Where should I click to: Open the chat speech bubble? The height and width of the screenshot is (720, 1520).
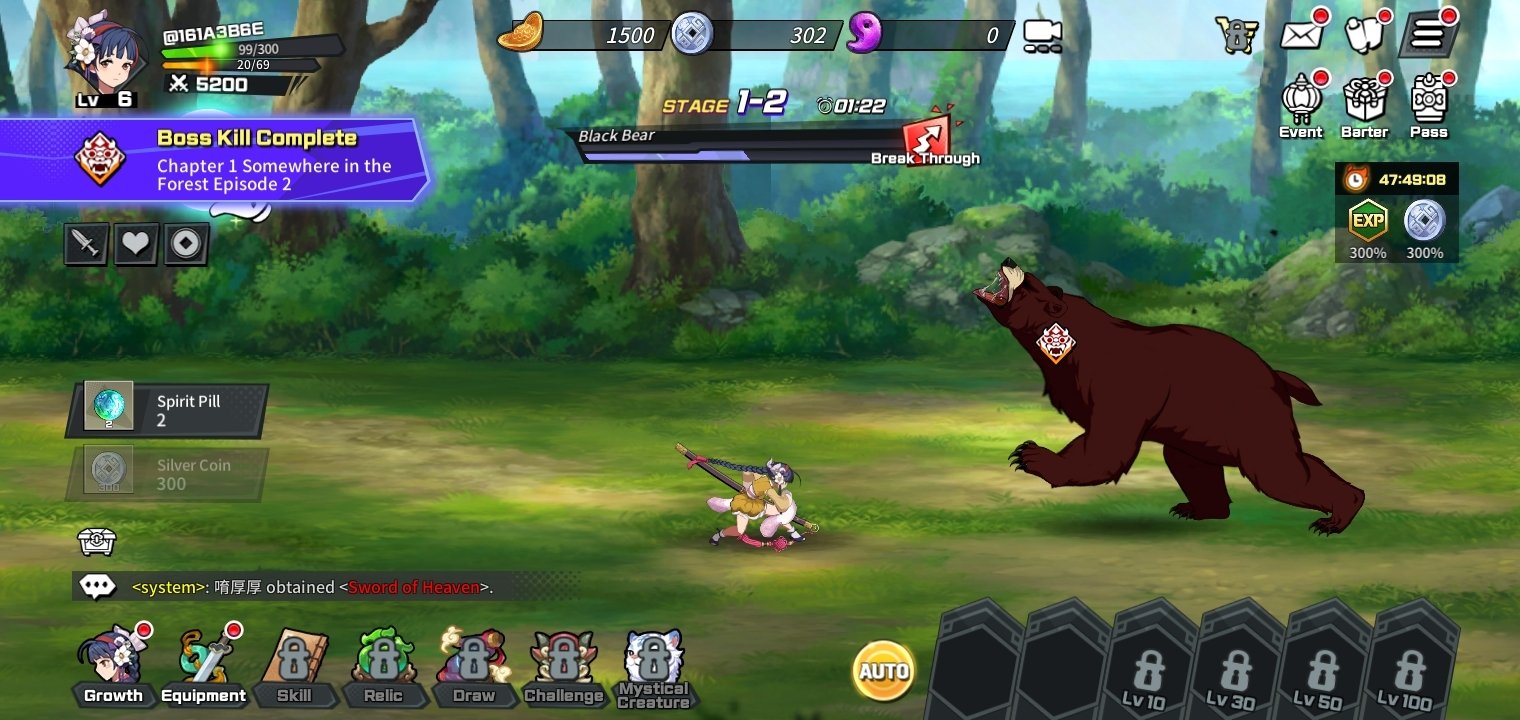(97, 587)
